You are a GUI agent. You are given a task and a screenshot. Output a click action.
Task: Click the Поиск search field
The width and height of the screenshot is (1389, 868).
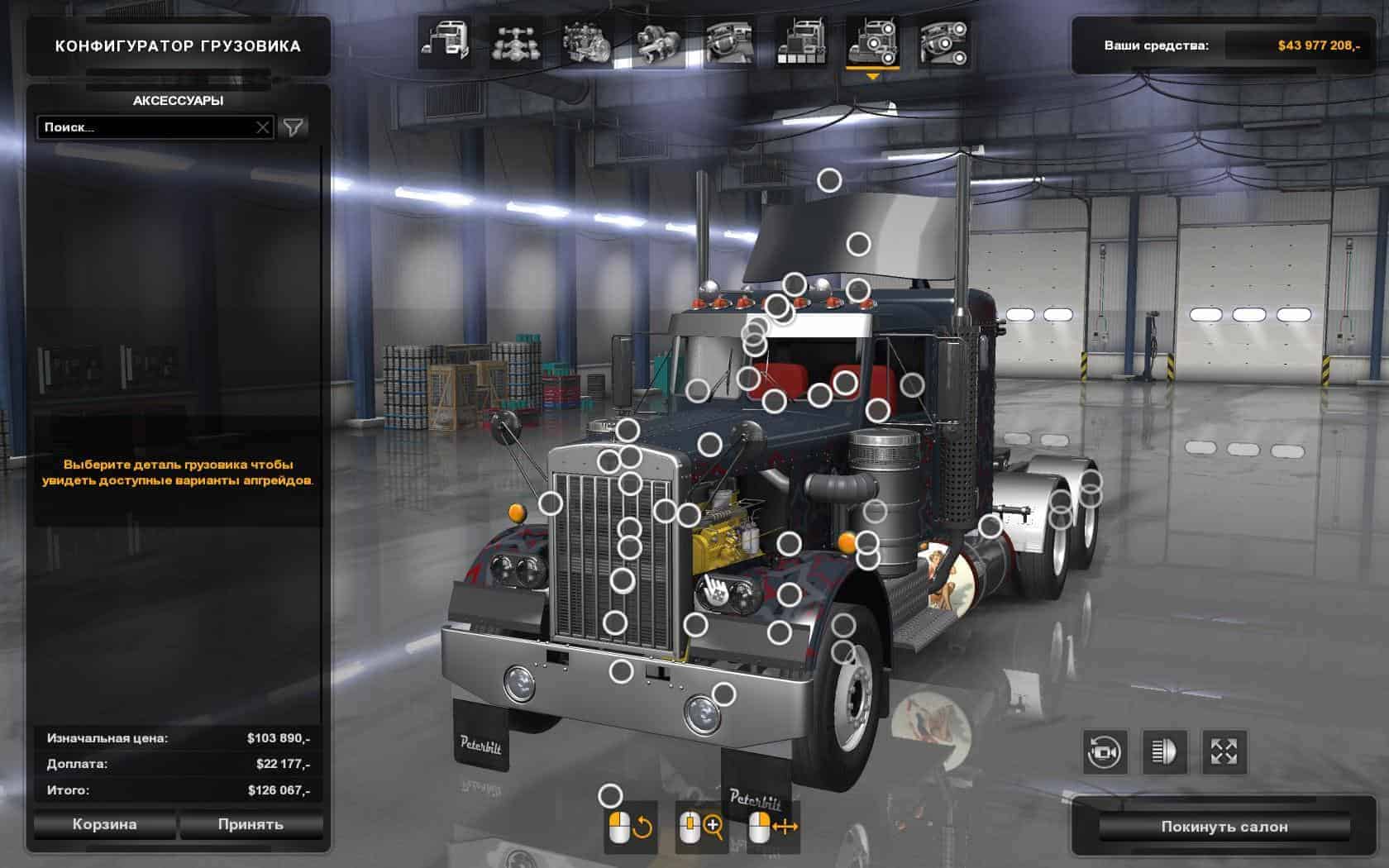pyautogui.click(x=145, y=127)
